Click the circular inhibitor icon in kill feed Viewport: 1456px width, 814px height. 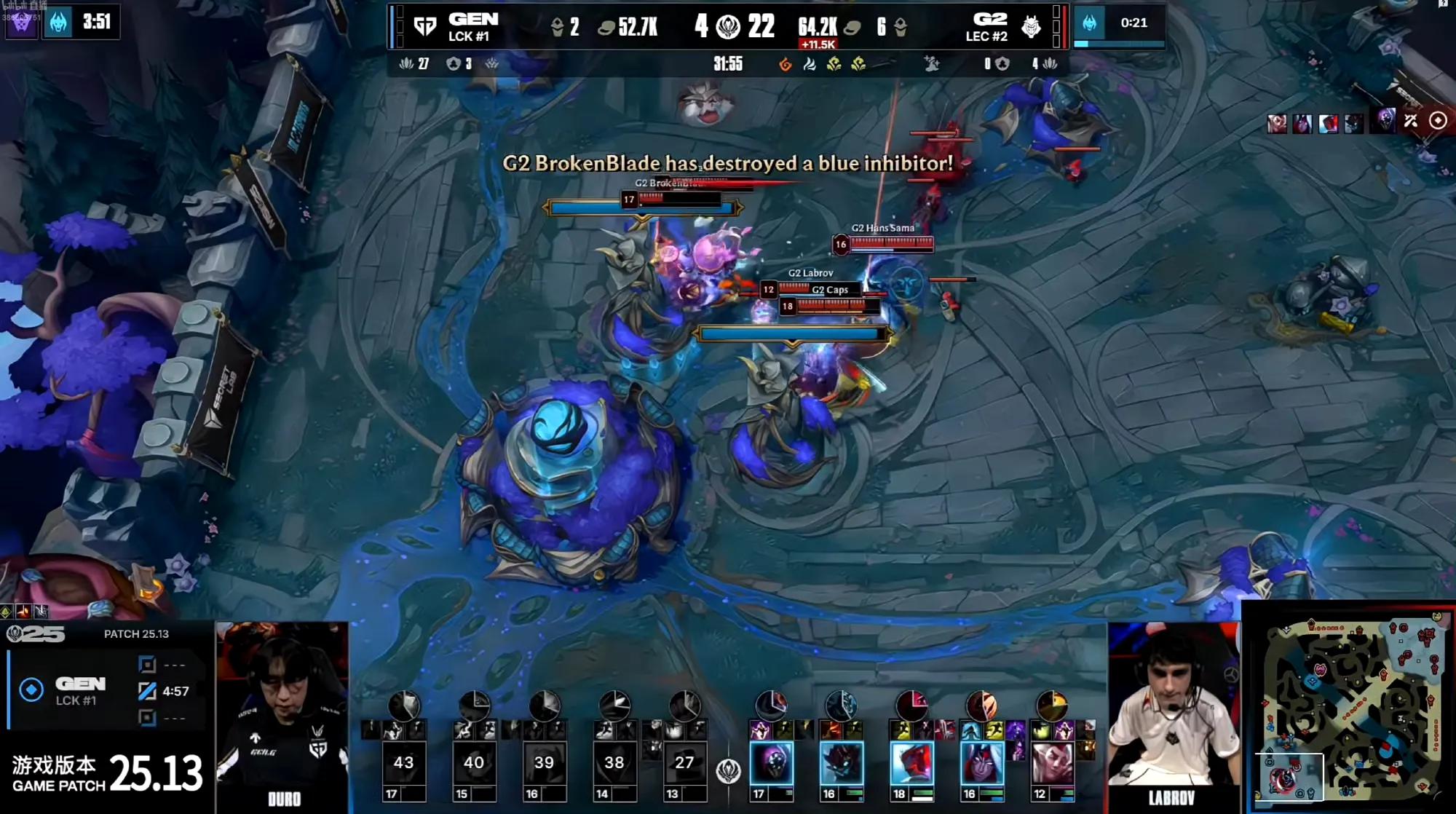click(x=1438, y=121)
